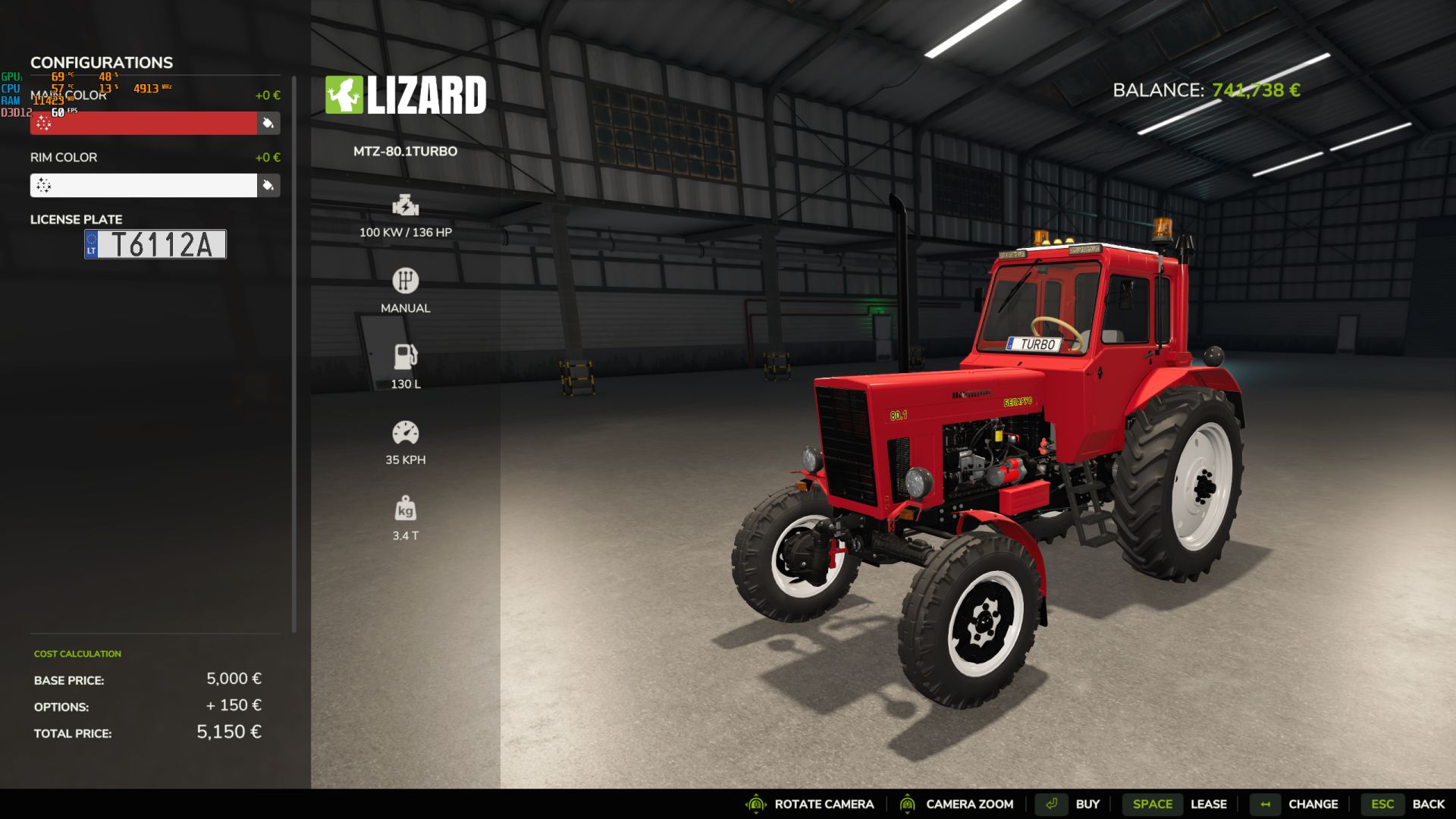Edit the T6112A license plate
The height and width of the screenshot is (819, 1456).
tap(155, 244)
